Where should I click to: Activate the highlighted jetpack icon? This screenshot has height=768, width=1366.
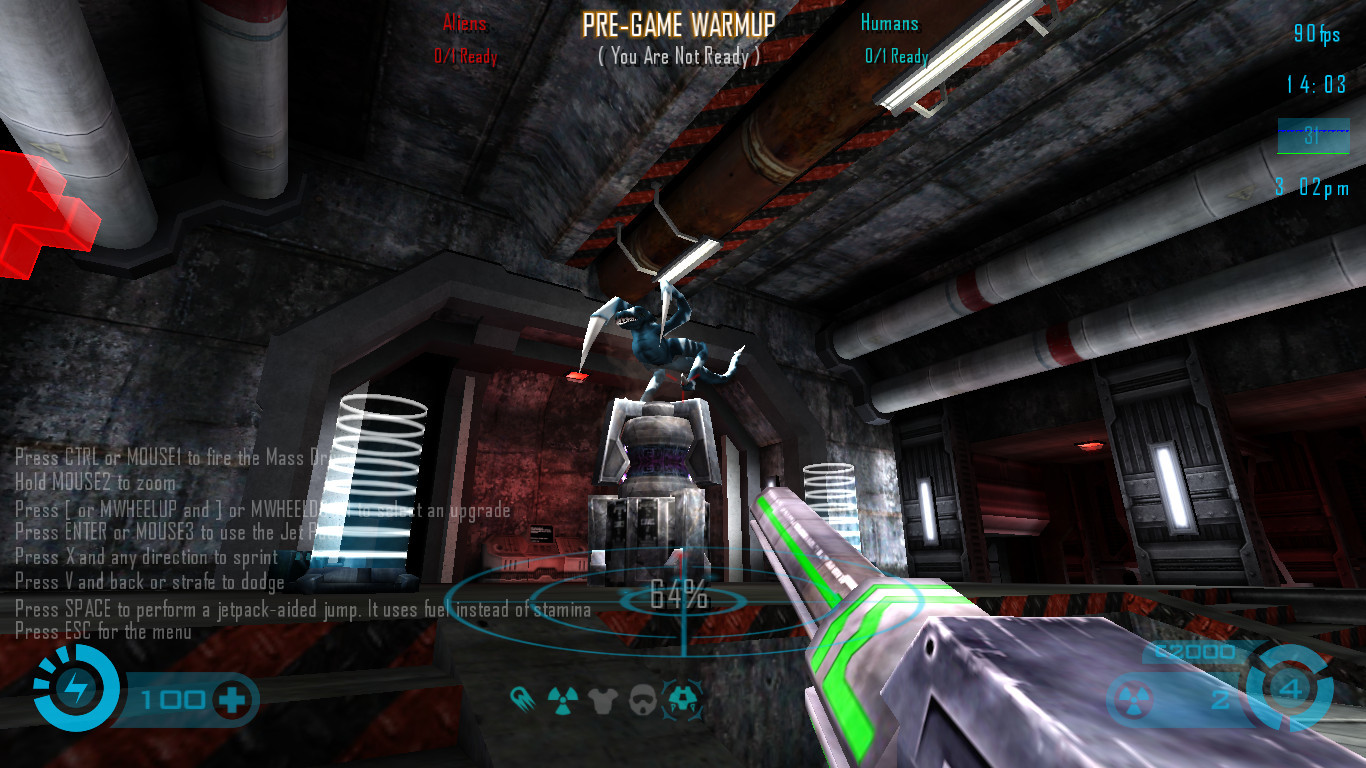684,697
